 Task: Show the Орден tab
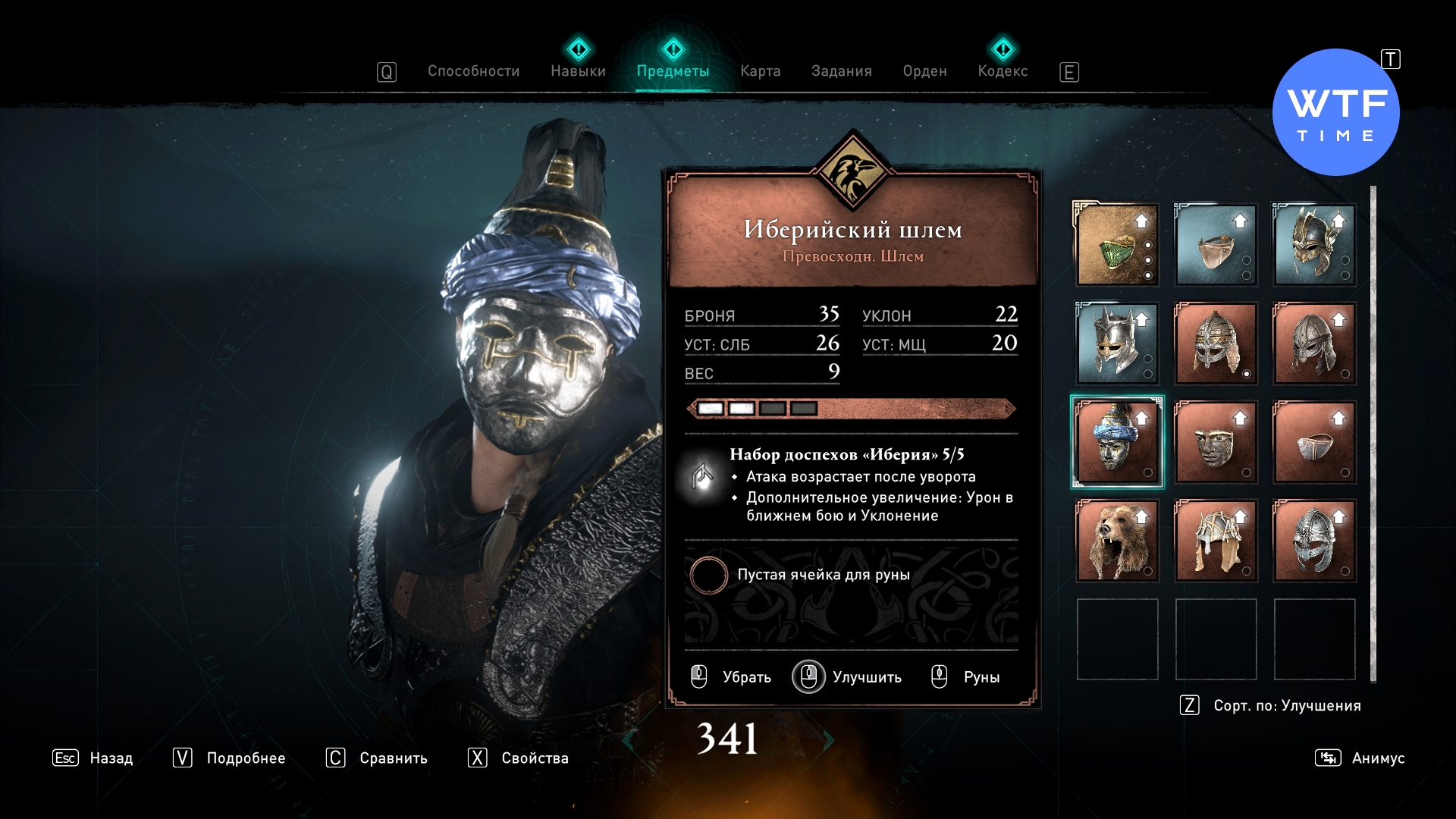coord(924,71)
